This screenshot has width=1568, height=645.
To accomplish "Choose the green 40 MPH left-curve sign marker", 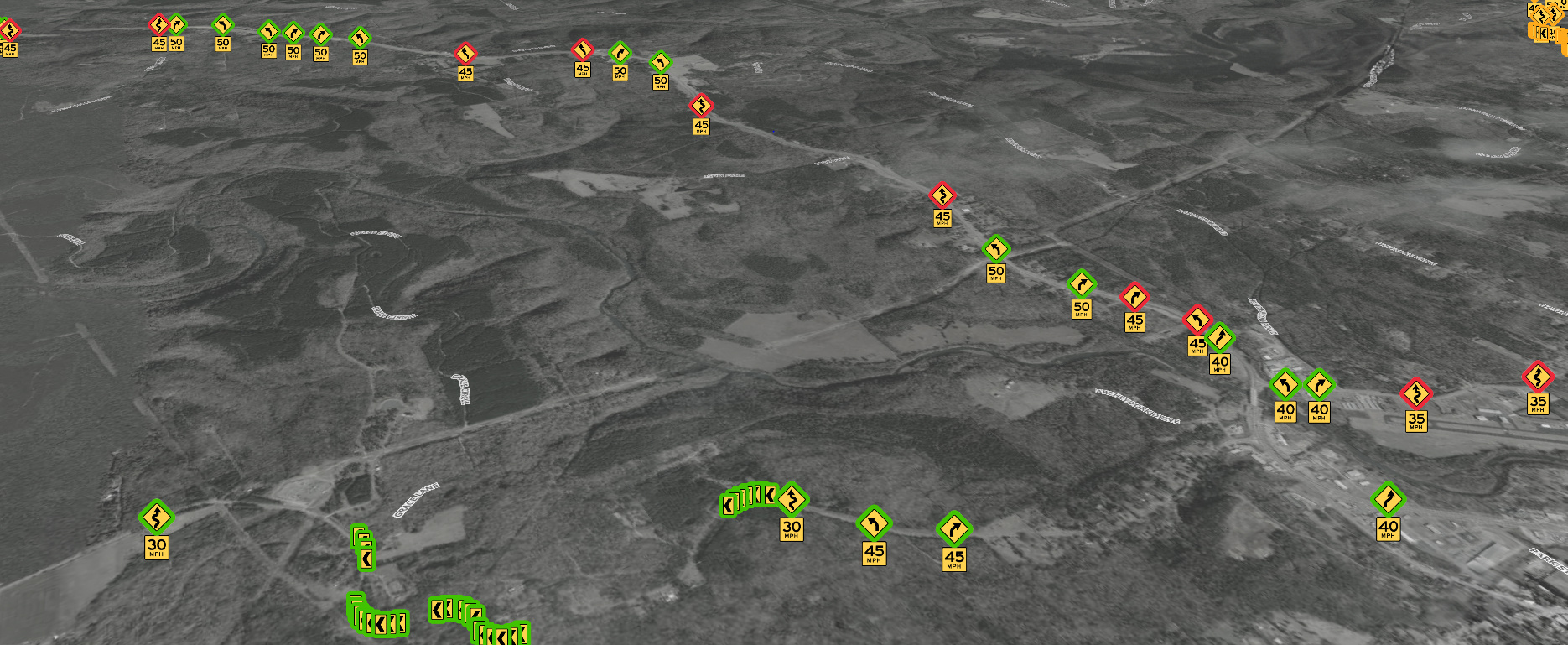I will coord(1285,386).
